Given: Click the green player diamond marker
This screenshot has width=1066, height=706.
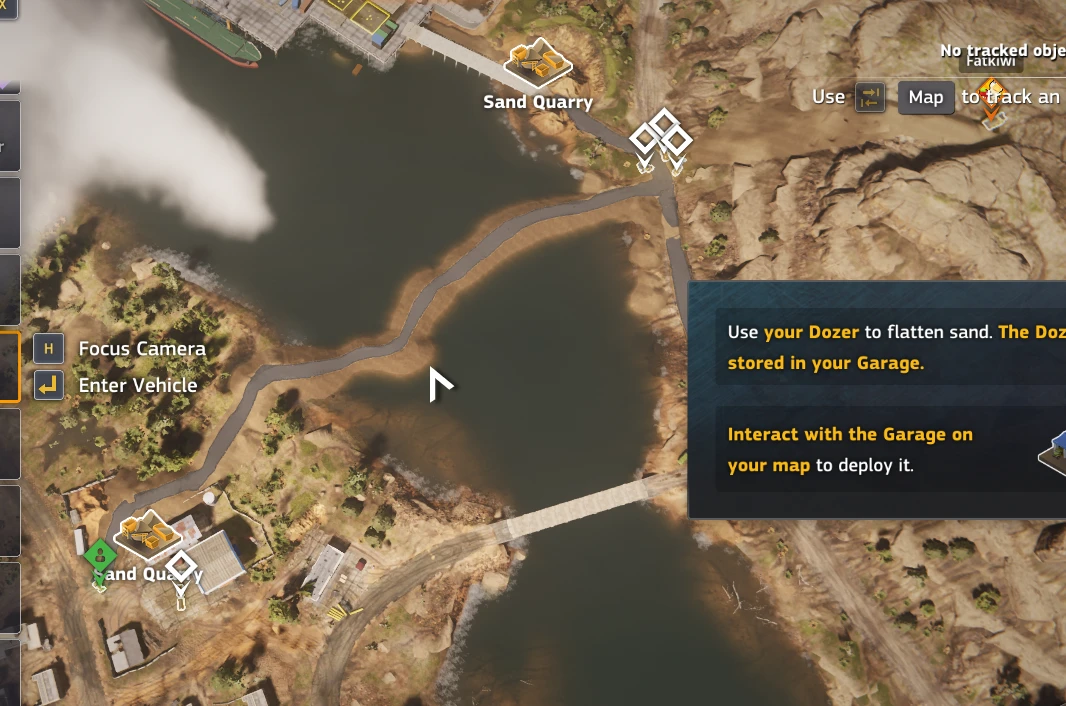Looking at the screenshot, I should point(99,555).
